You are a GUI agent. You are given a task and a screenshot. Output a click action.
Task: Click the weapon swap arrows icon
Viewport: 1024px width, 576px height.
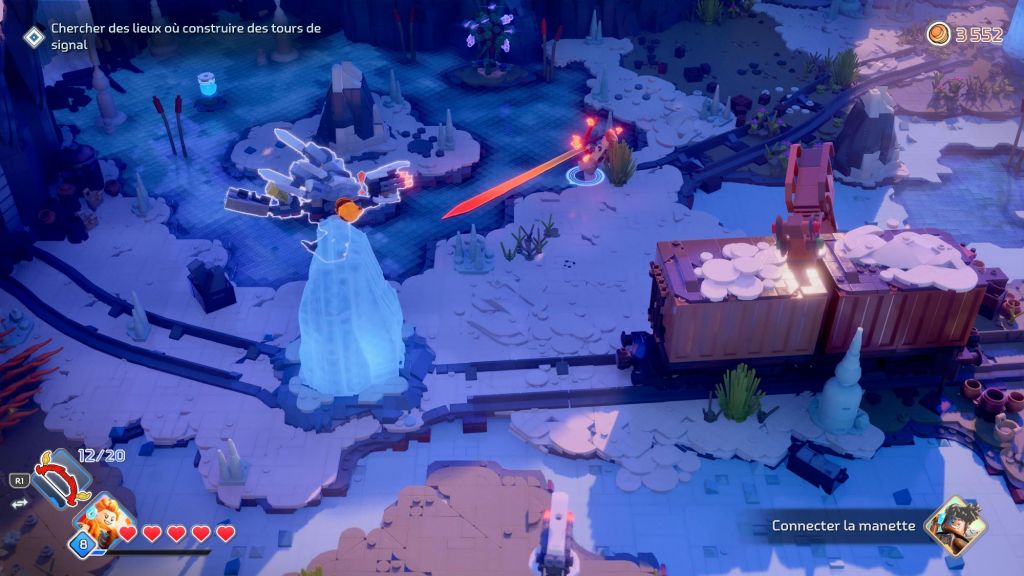tap(16, 504)
